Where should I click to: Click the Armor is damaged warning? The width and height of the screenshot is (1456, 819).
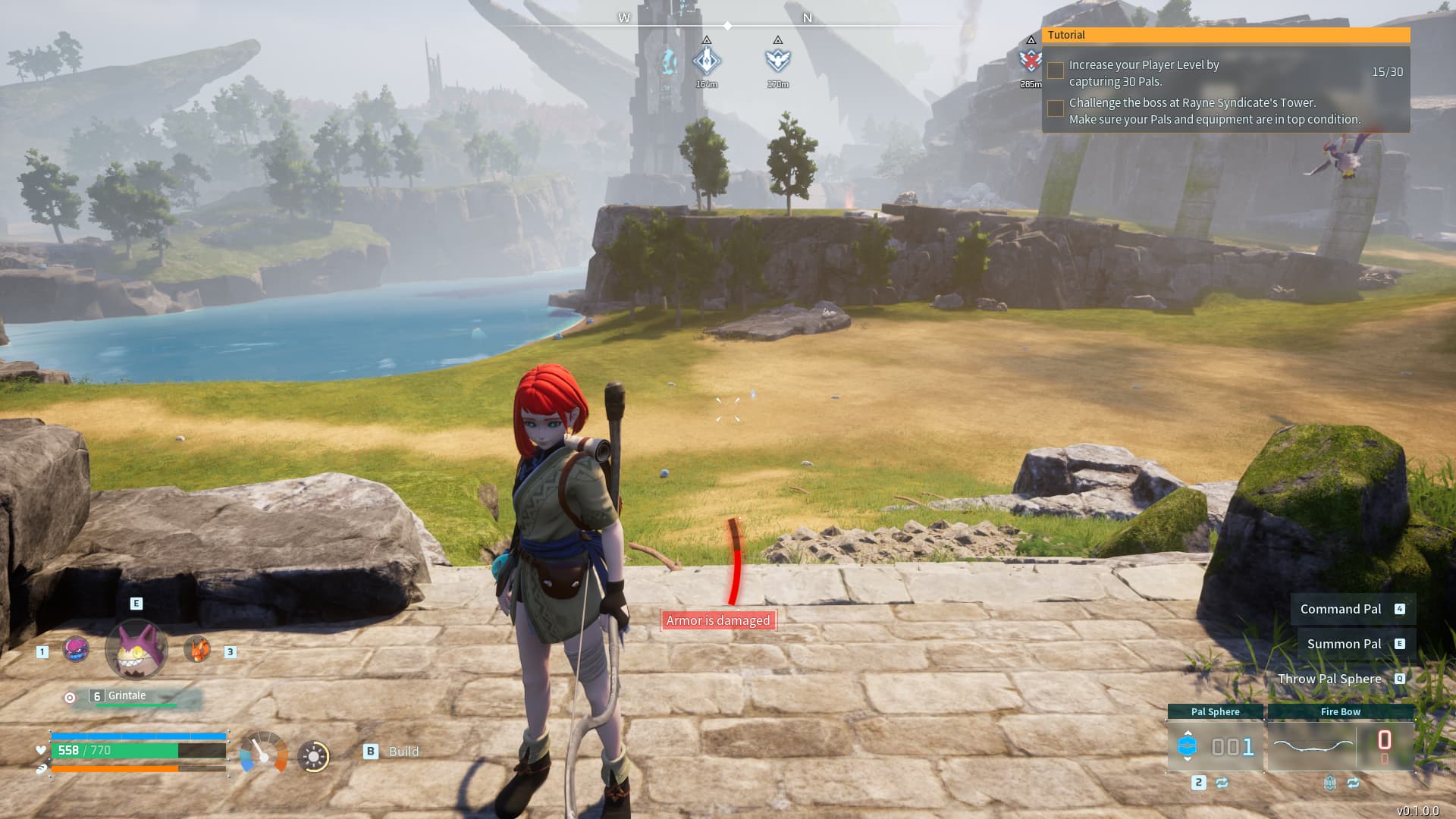pyautogui.click(x=718, y=620)
